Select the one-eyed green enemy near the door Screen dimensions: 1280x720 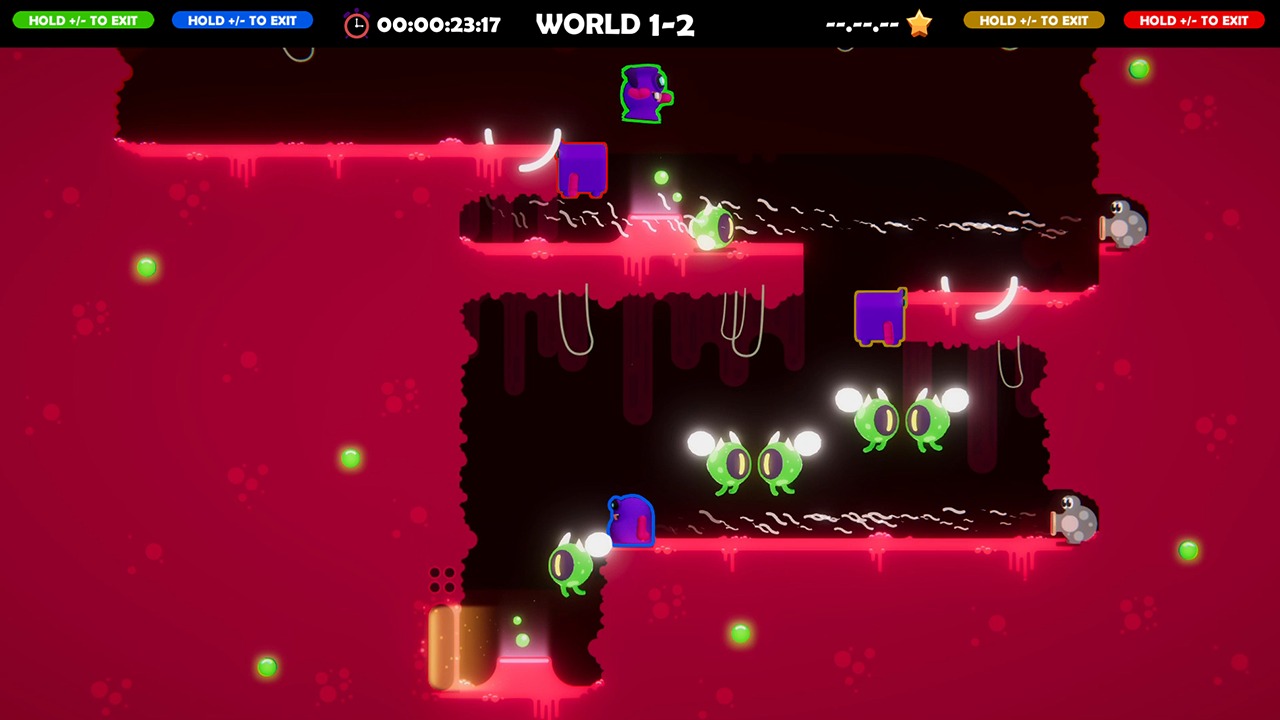(573, 562)
